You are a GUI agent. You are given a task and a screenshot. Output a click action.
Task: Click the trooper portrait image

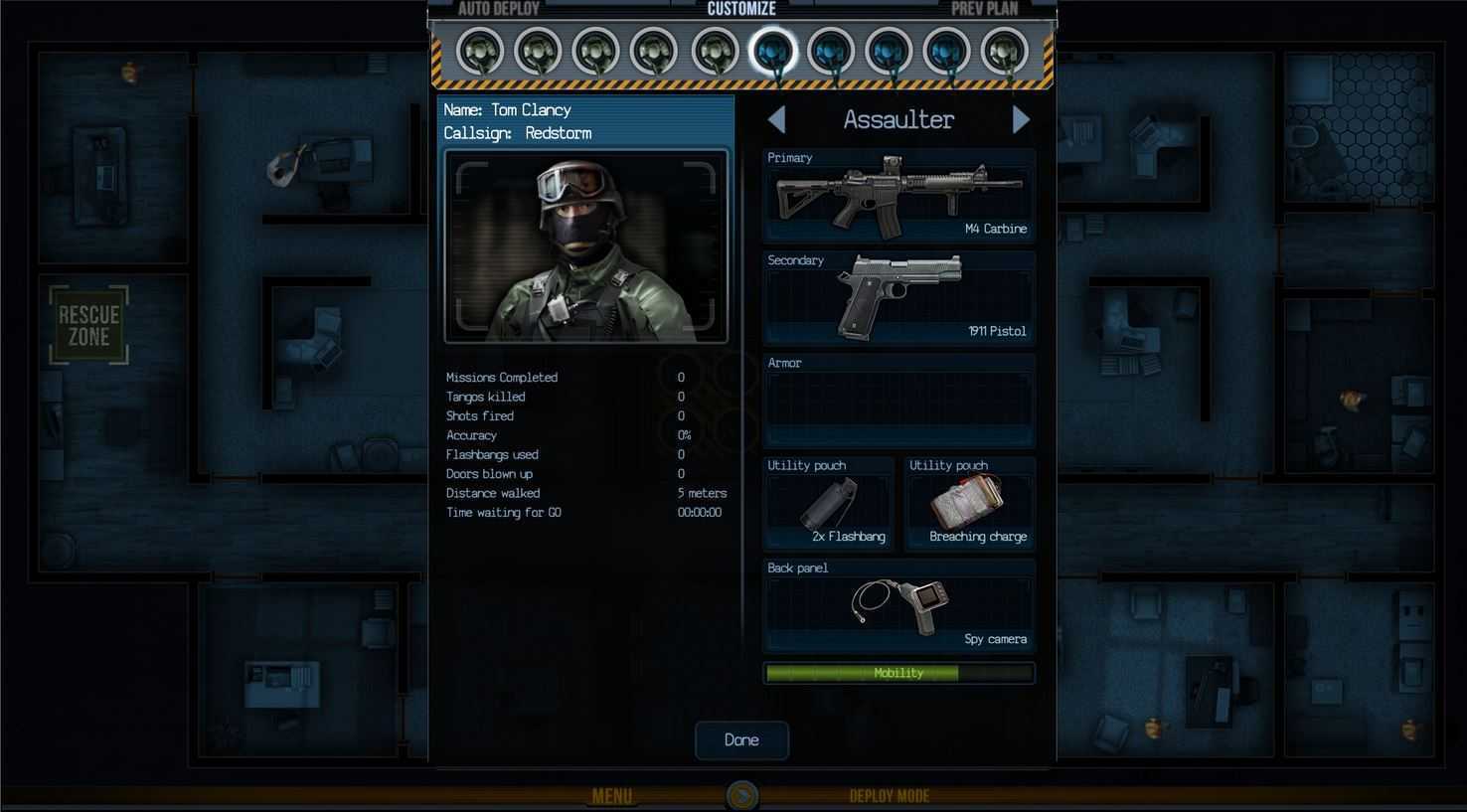[x=585, y=245]
